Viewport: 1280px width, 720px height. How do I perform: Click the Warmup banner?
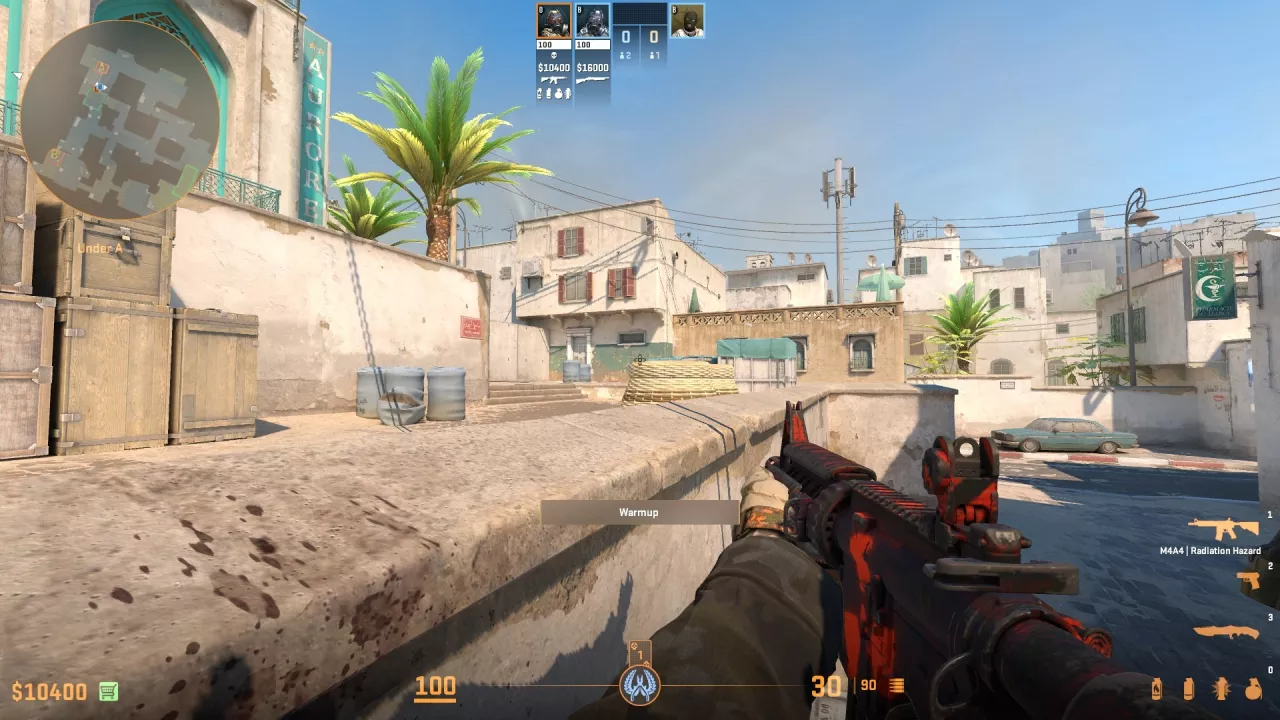[639, 512]
